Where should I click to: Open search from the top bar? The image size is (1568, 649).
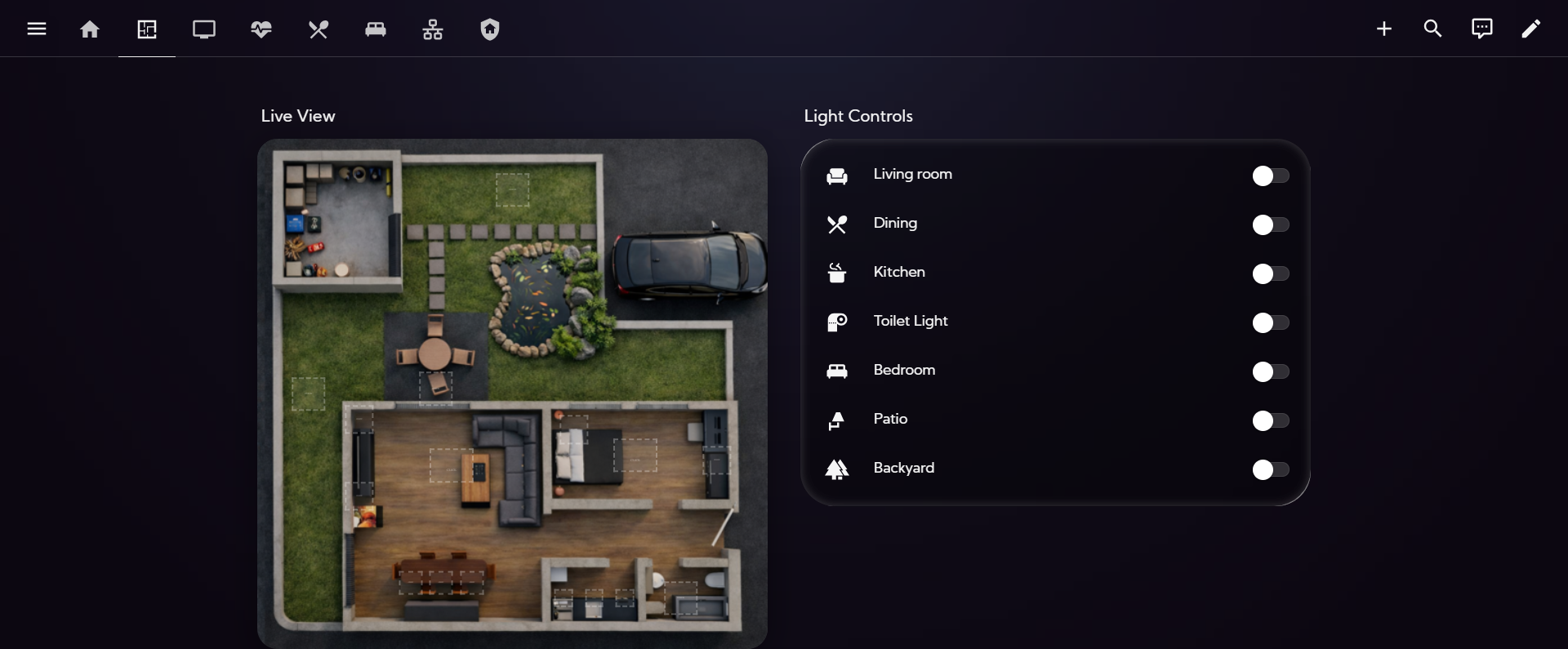(x=1432, y=29)
